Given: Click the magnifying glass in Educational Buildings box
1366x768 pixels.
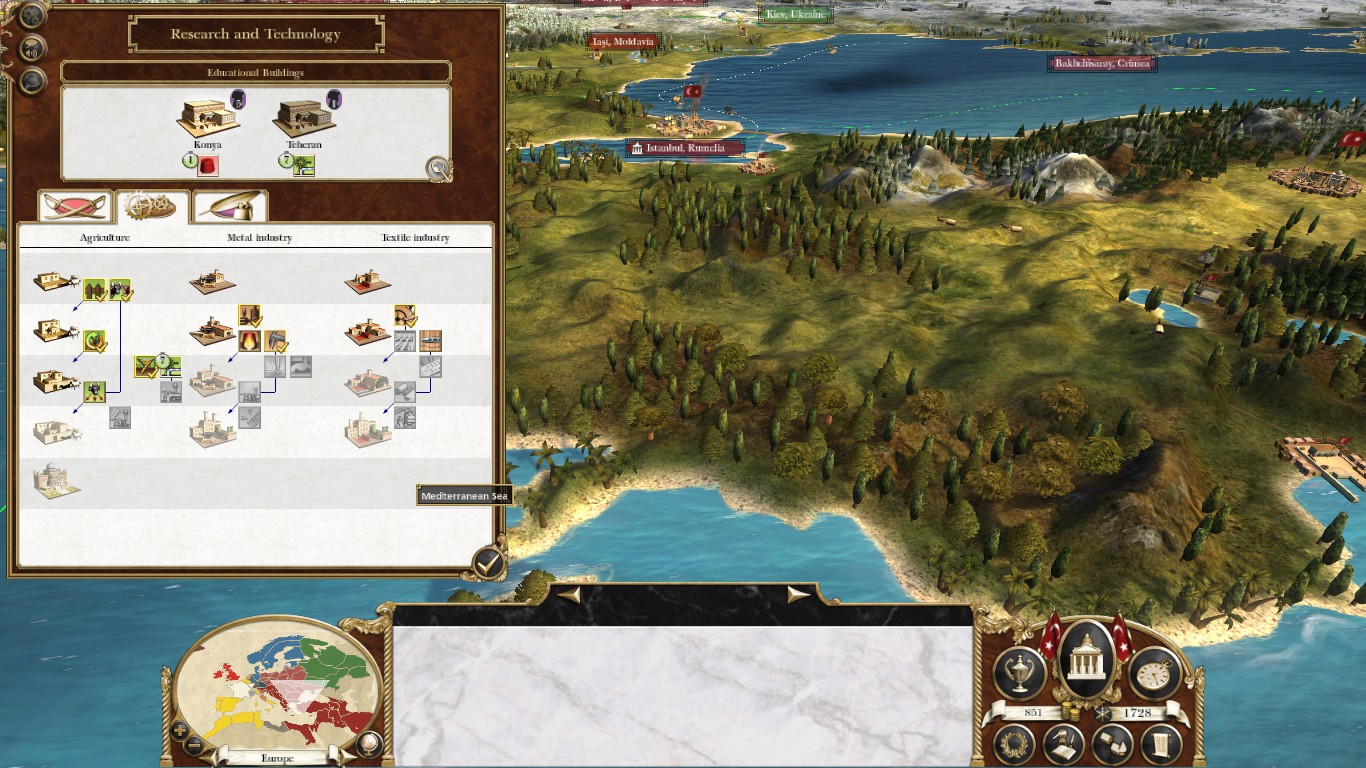Looking at the screenshot, I should [x=438, y=168].
